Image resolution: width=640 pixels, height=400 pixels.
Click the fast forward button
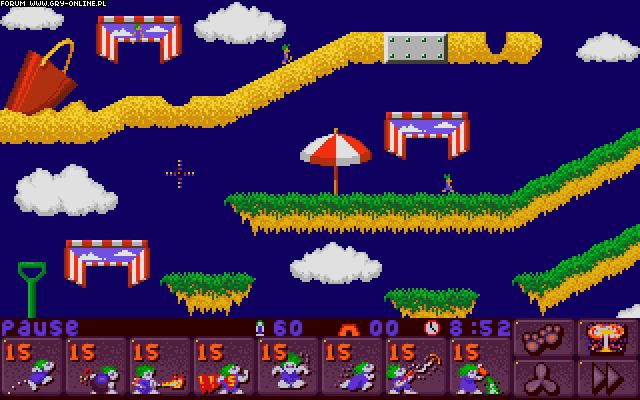point(607,379)
